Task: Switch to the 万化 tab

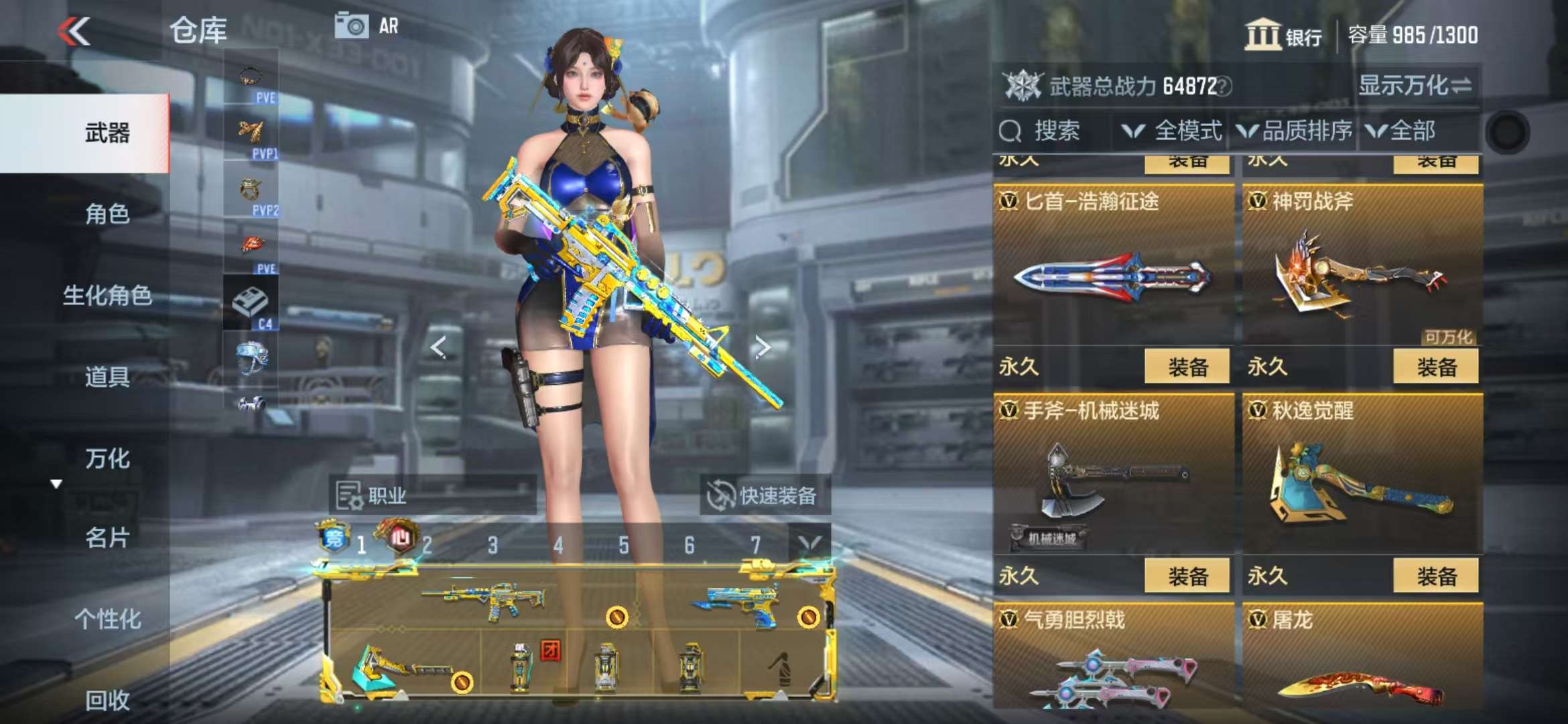Action: [x=107, y=459]
